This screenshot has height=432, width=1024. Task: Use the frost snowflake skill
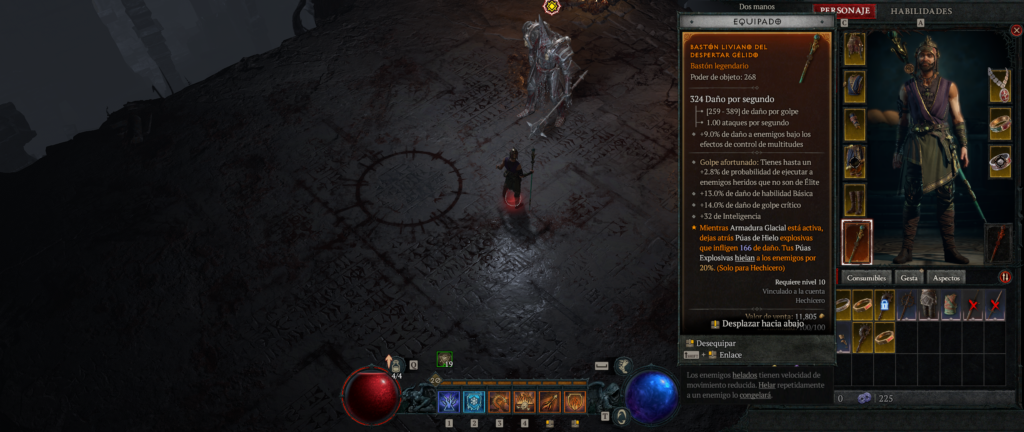pyautogui.click(x=473, y=402)
